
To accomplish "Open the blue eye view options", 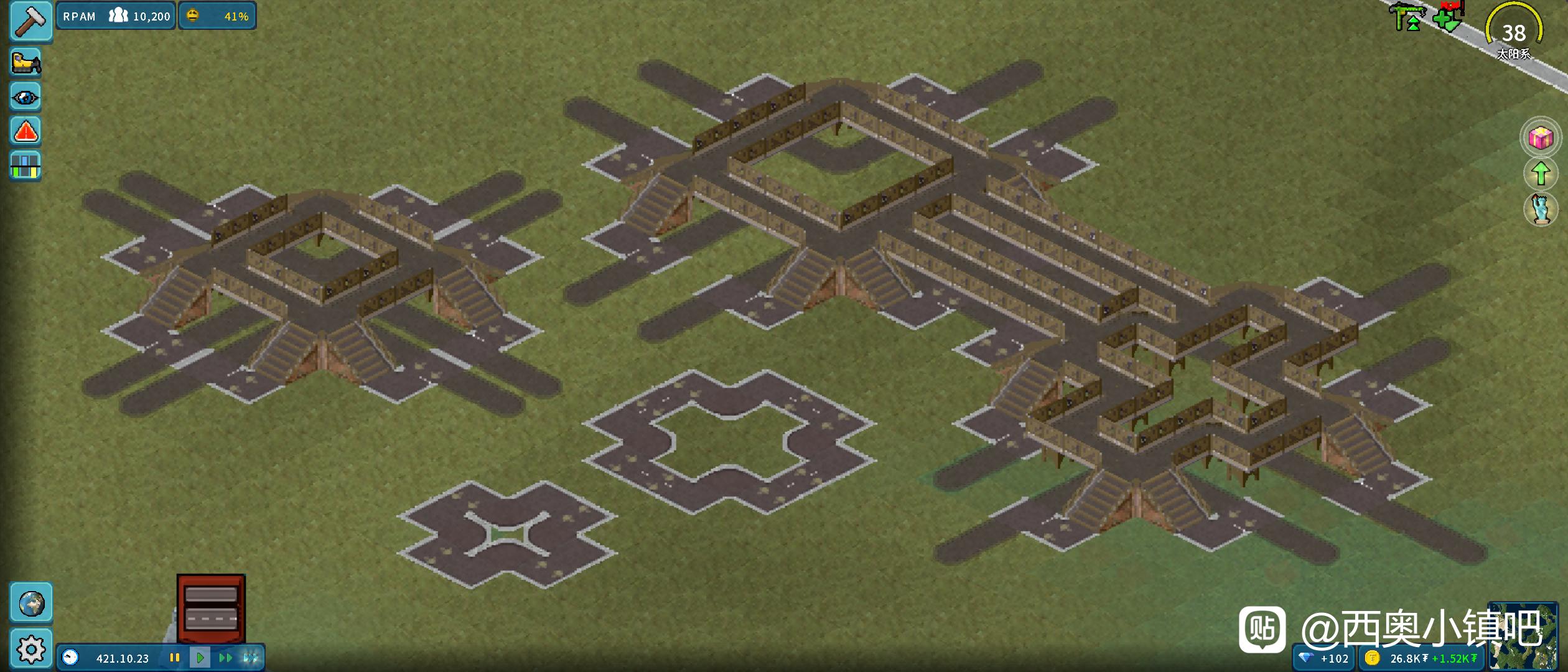I will (26, 97).
